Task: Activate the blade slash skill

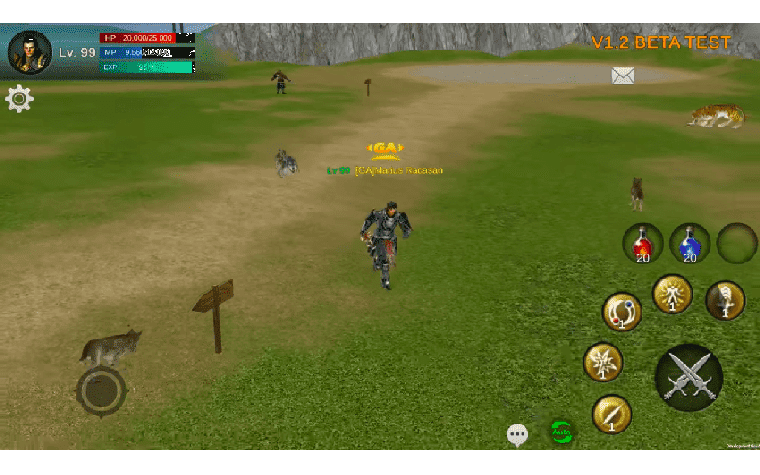Action: pos(611,414)
